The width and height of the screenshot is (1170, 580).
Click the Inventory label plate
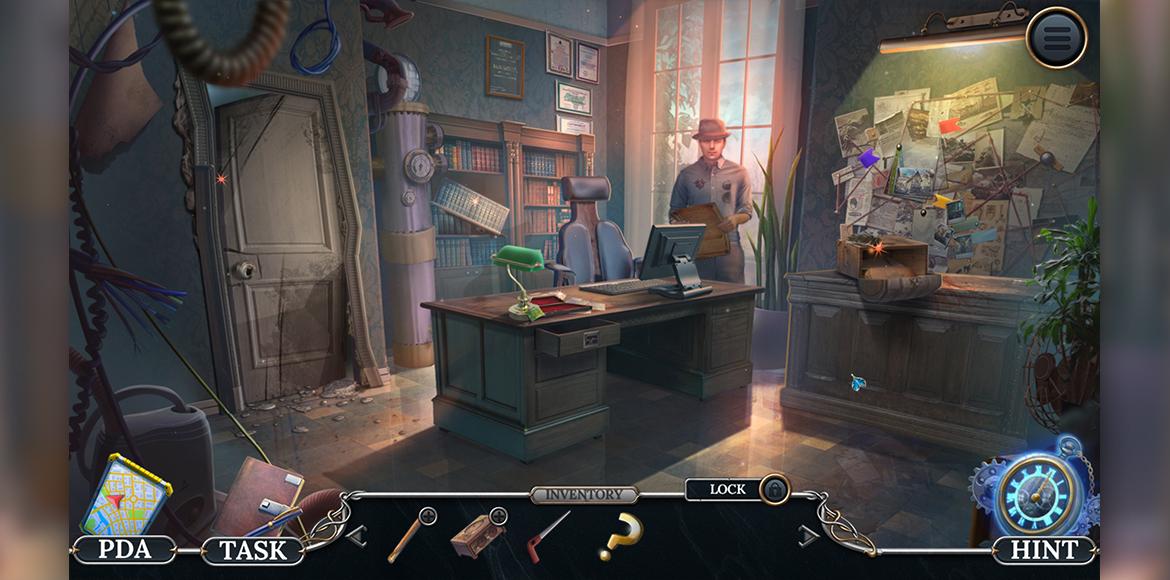pyautogui.click(x=585, y=494)
